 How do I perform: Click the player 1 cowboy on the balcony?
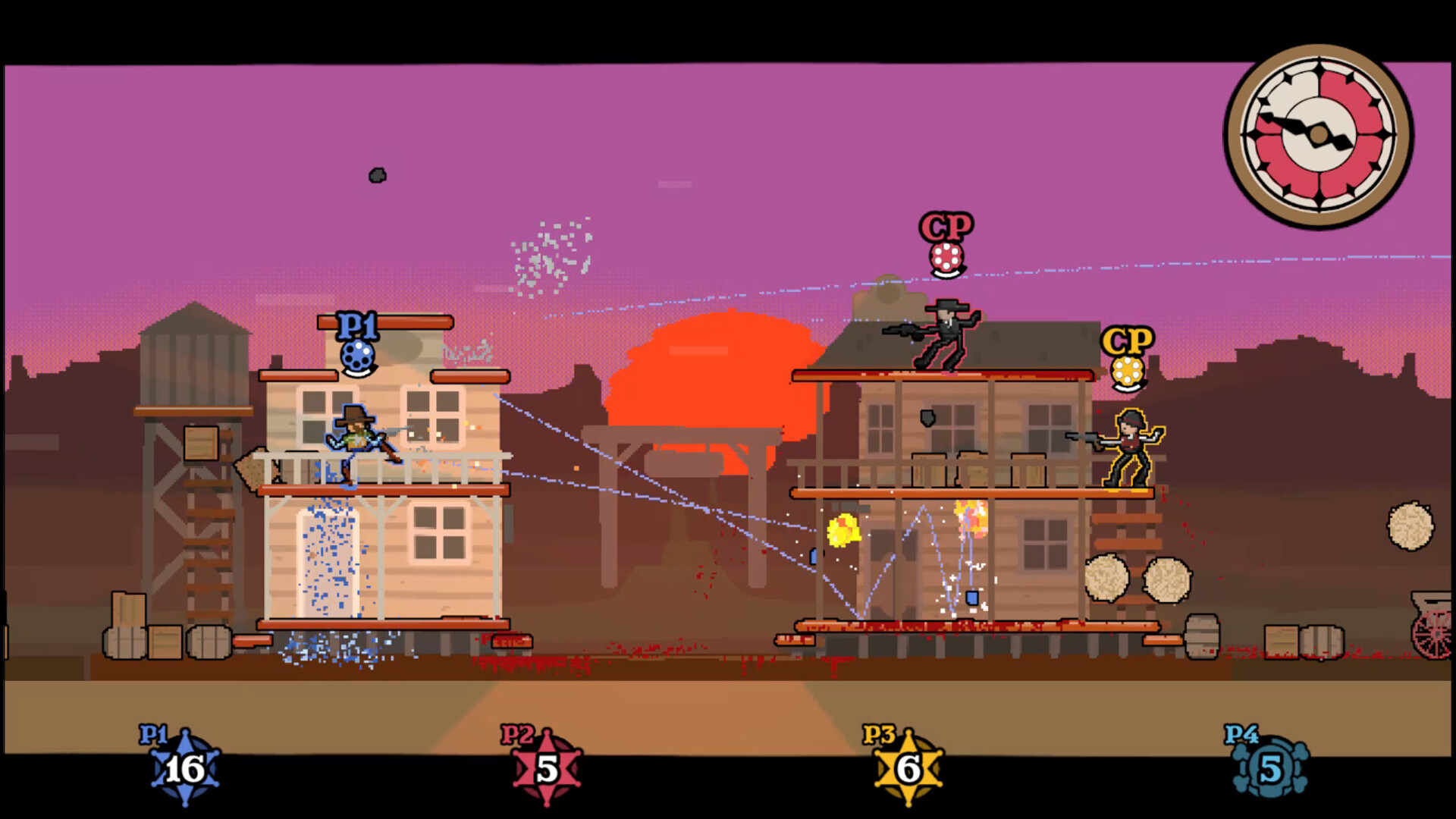[x=353, y=440]
